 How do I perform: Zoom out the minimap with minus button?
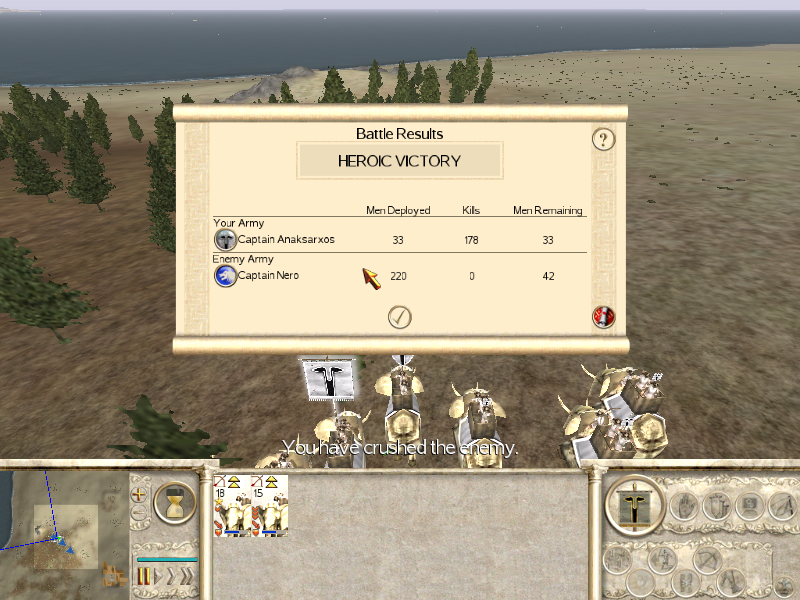coord(139,514)
